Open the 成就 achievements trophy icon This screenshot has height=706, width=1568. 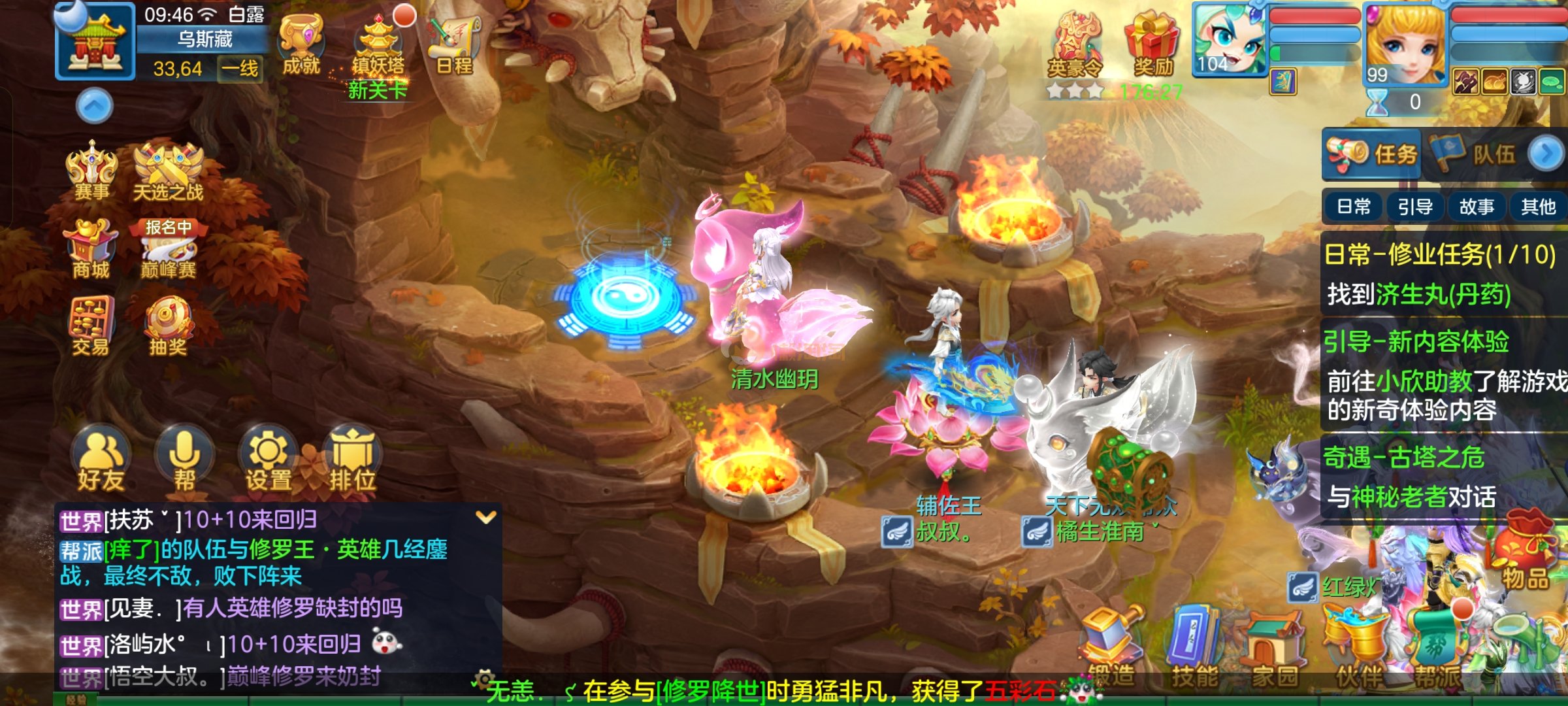click(301, 44)
